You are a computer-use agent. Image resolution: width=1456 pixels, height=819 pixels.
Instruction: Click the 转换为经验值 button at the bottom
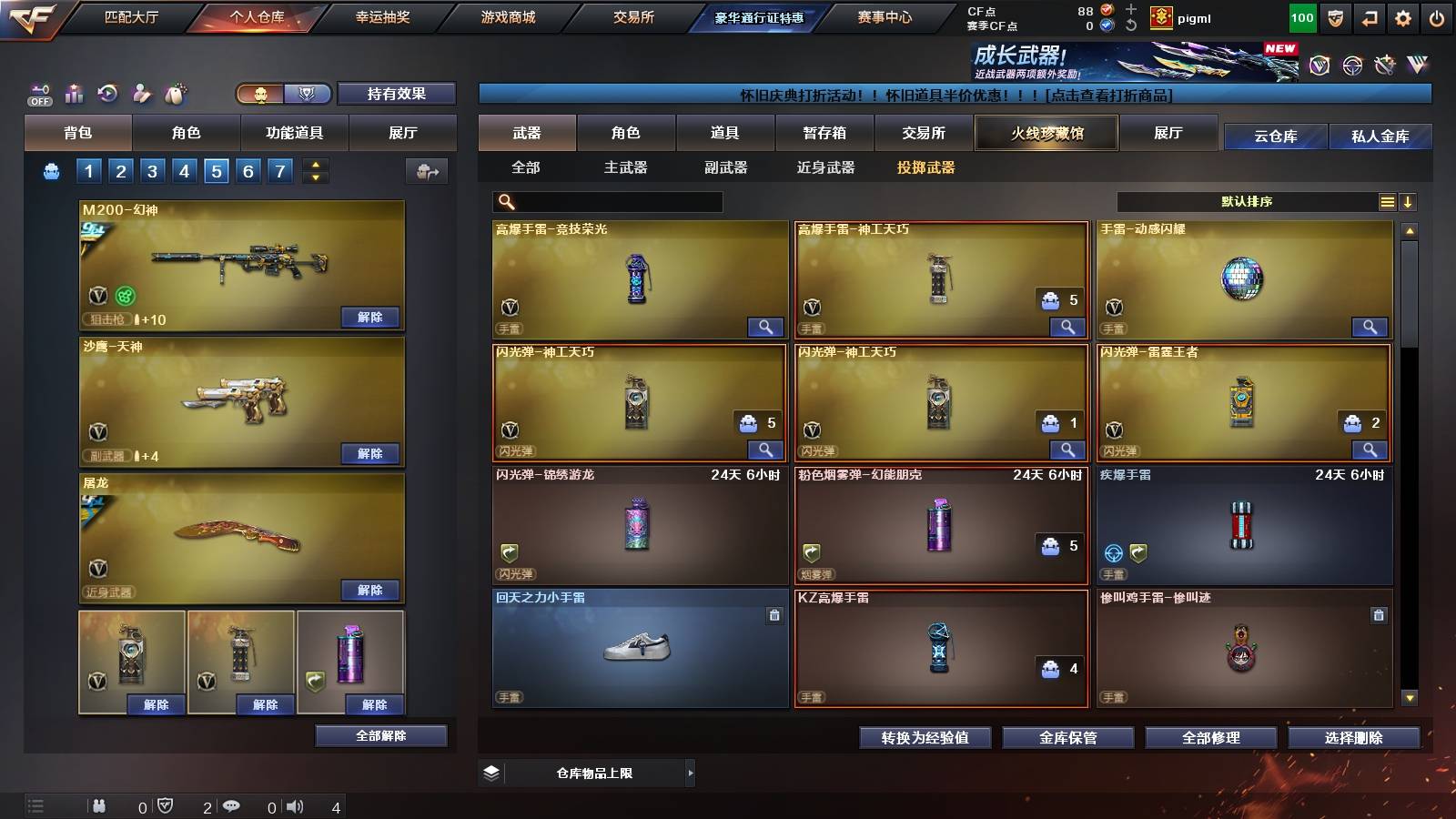[925, 738]
